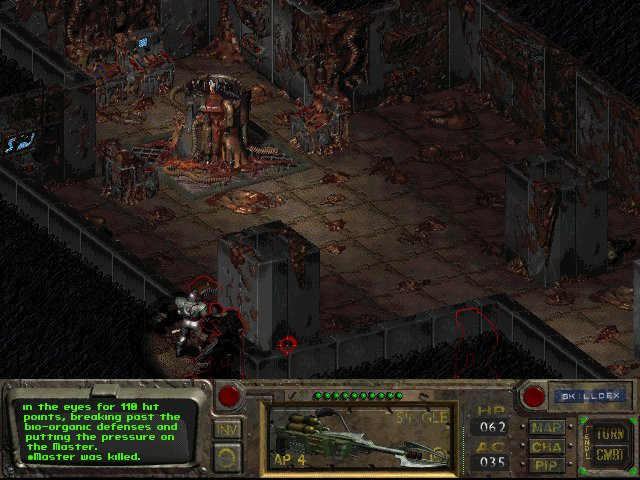Open the PIP-Boy
This screenshot has height=480, width=640.
click(x=547, y=465)
